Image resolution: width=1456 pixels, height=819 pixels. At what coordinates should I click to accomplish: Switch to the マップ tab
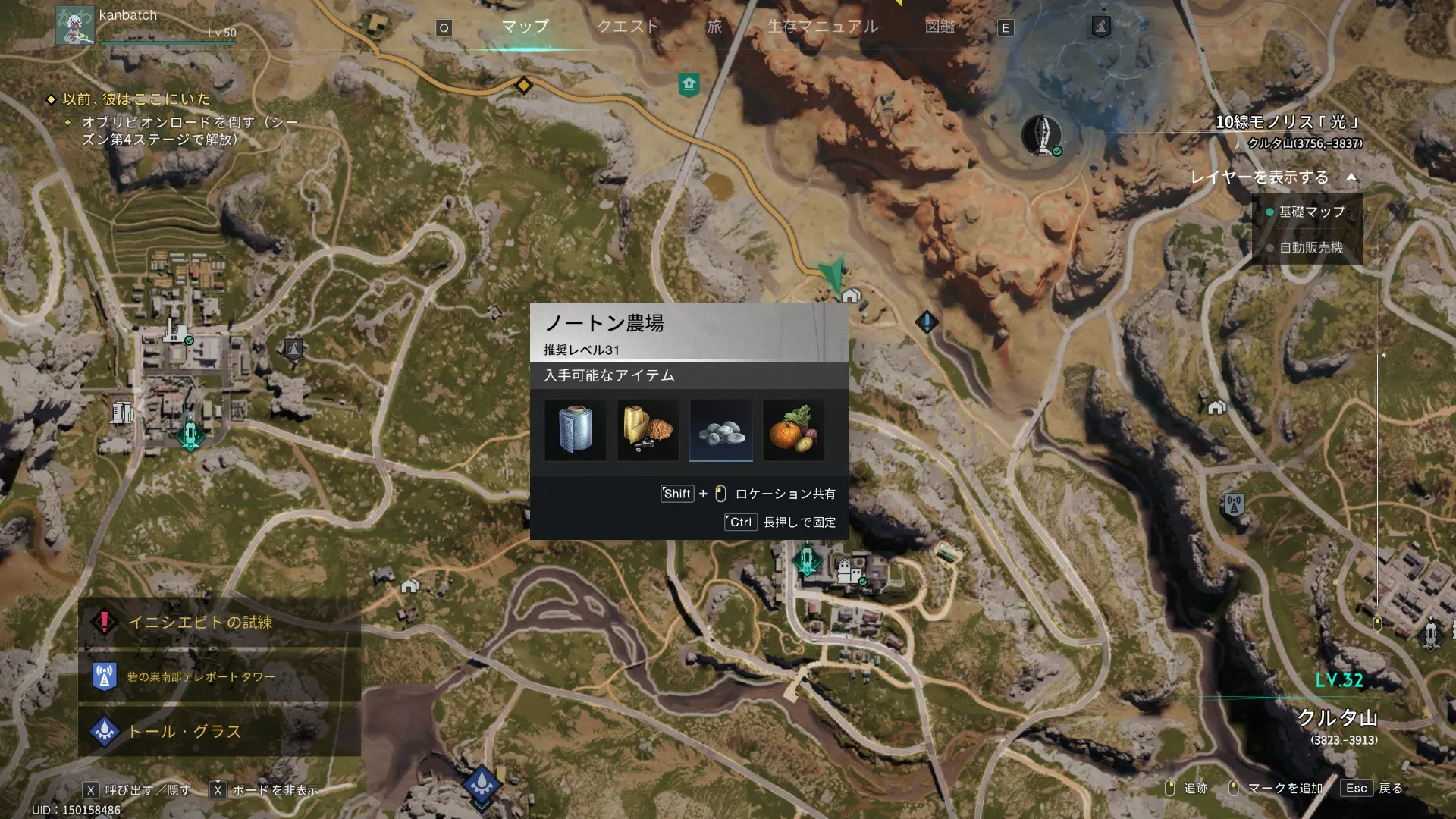525,27
